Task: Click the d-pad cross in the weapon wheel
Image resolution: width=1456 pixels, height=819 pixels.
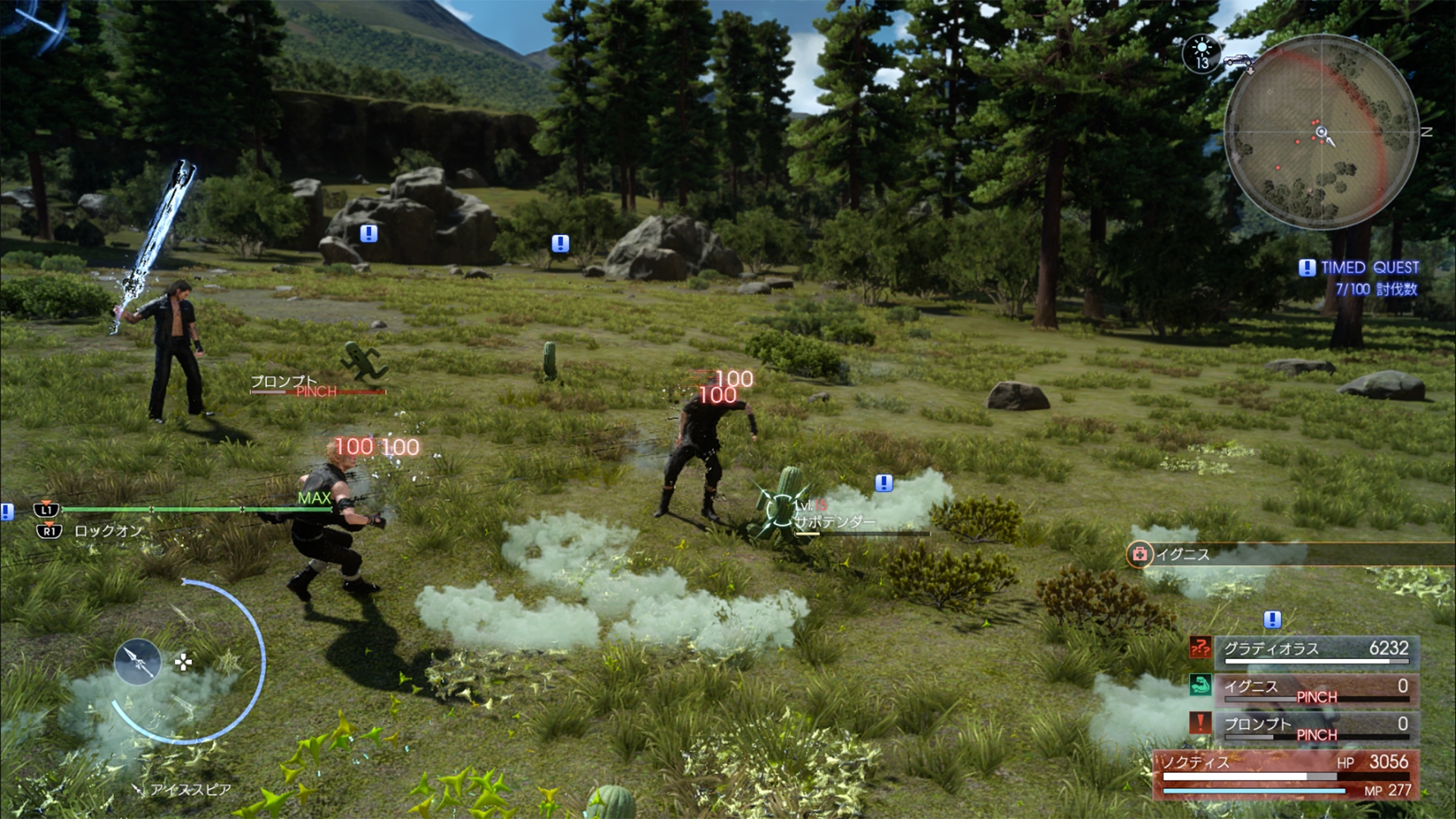Action: coord(183,663)
